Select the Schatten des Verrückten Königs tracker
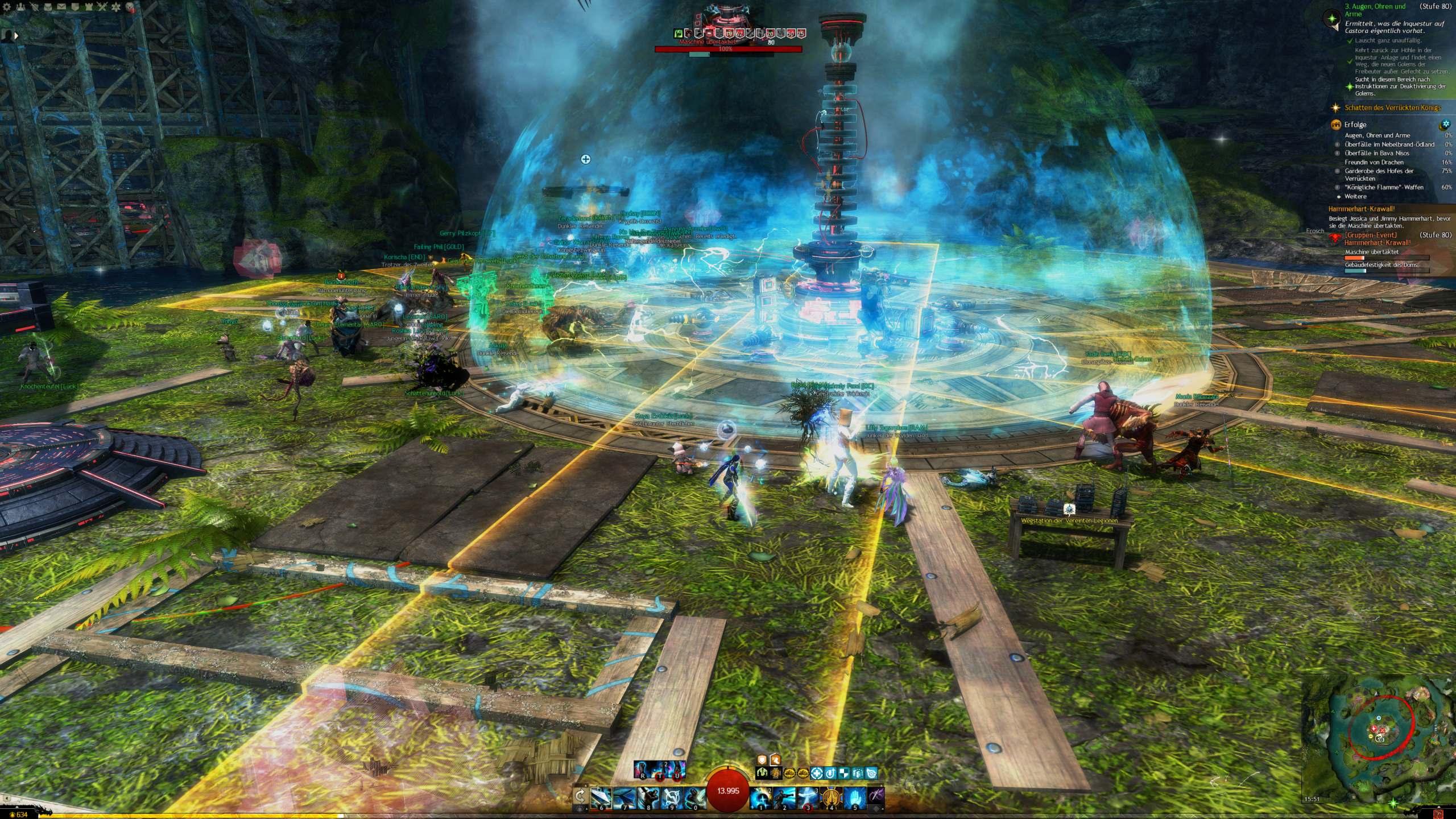The height and width of the screenshot is (819, 1456). 1392,107
